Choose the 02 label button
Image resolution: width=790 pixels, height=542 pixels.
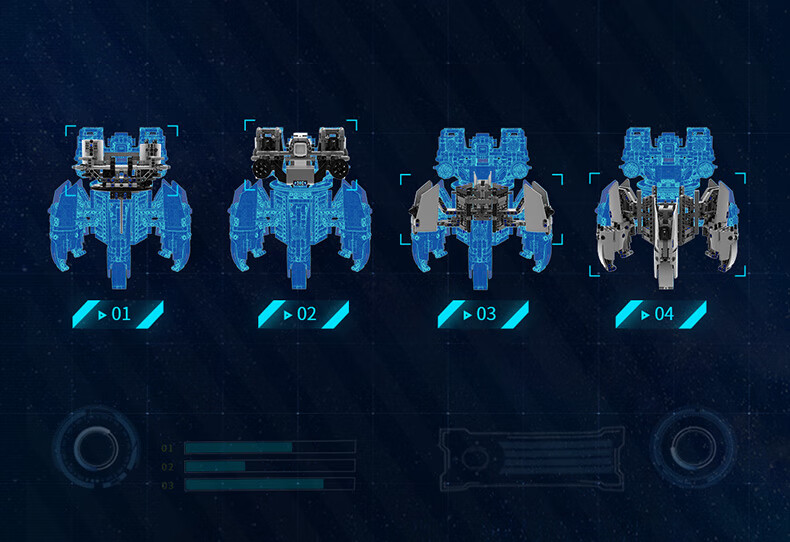(301, 314)
